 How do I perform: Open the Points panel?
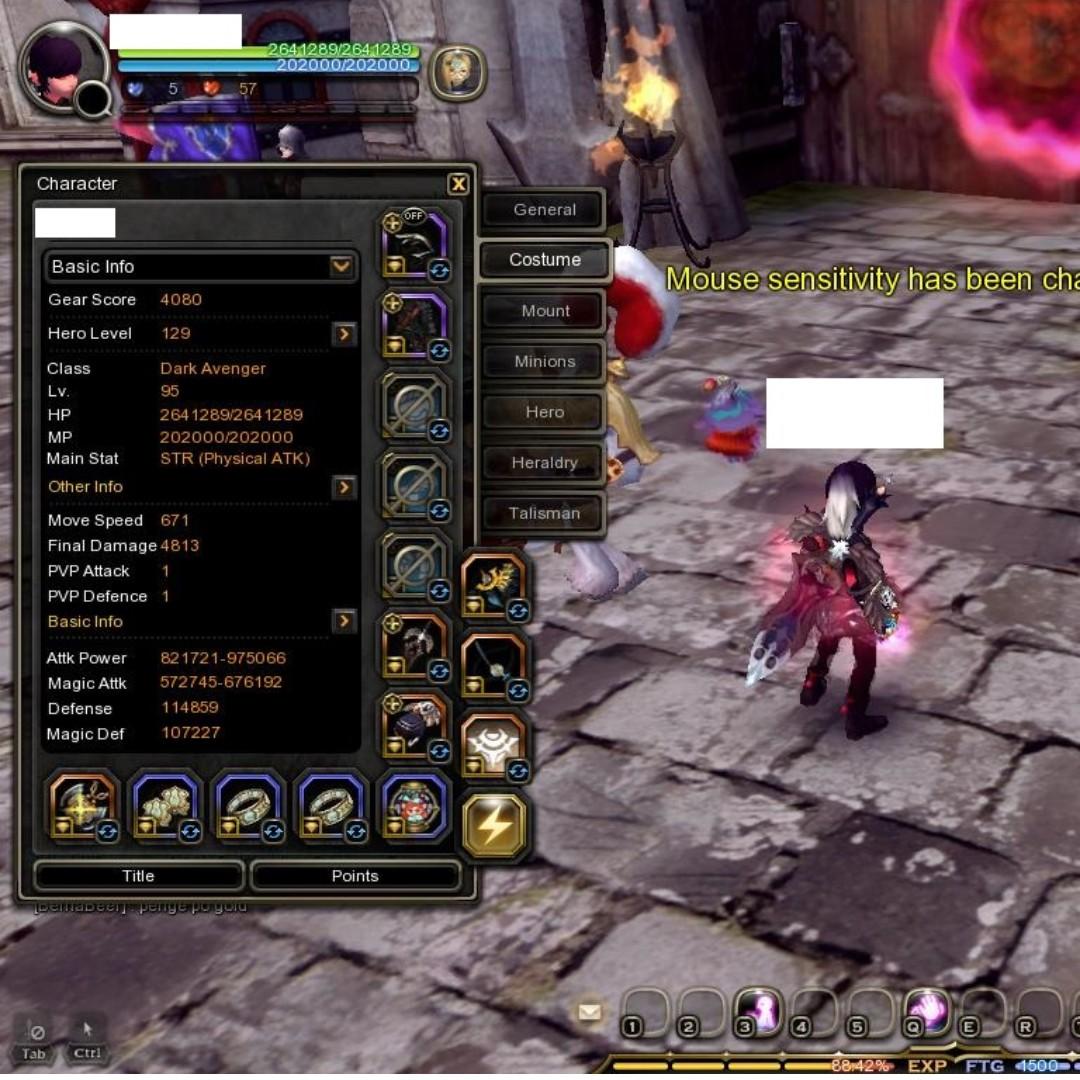coord(355,876)
